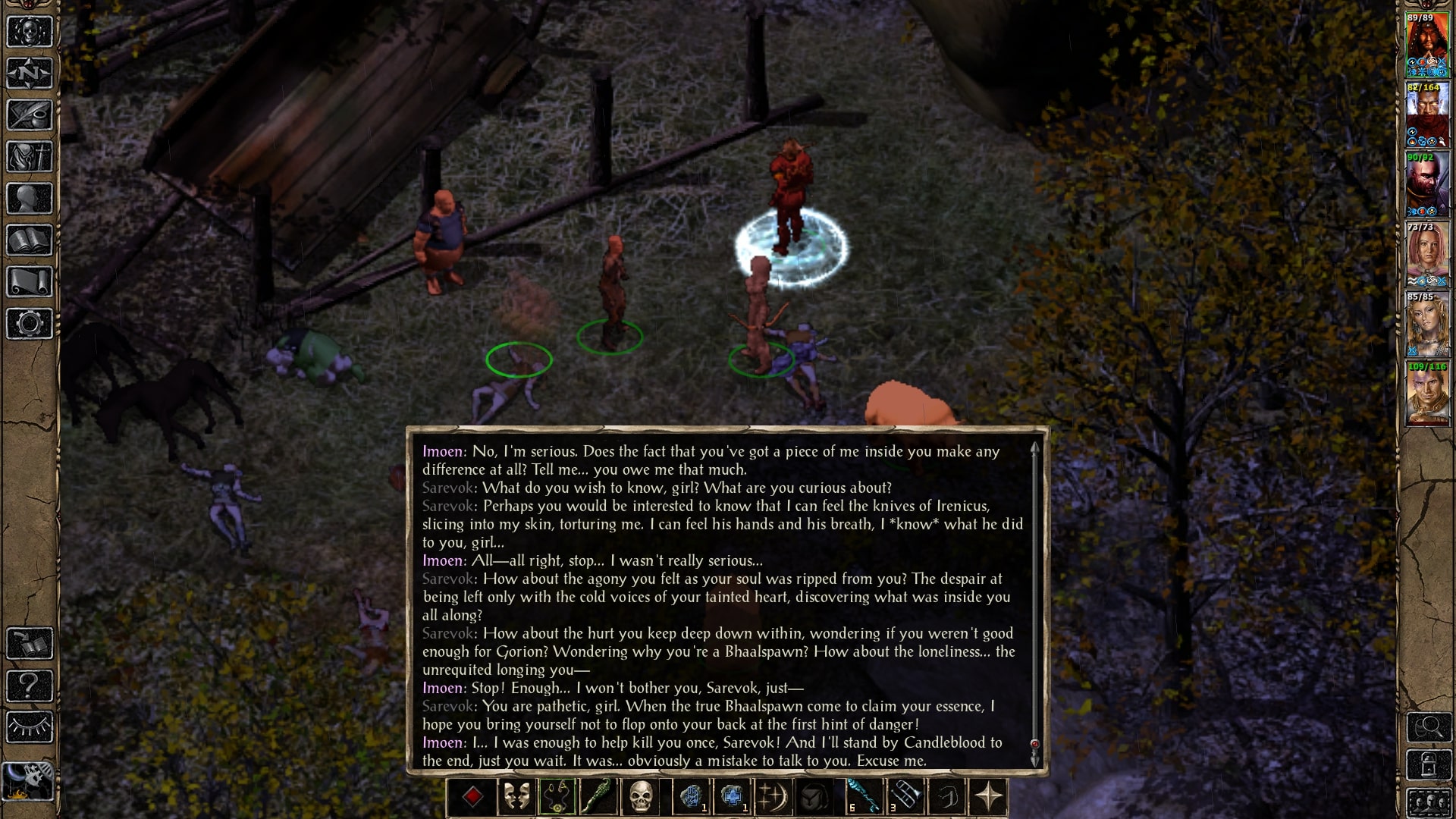
Task: Select the red-hooded character portrait
Action: [x=1427, y=44]
